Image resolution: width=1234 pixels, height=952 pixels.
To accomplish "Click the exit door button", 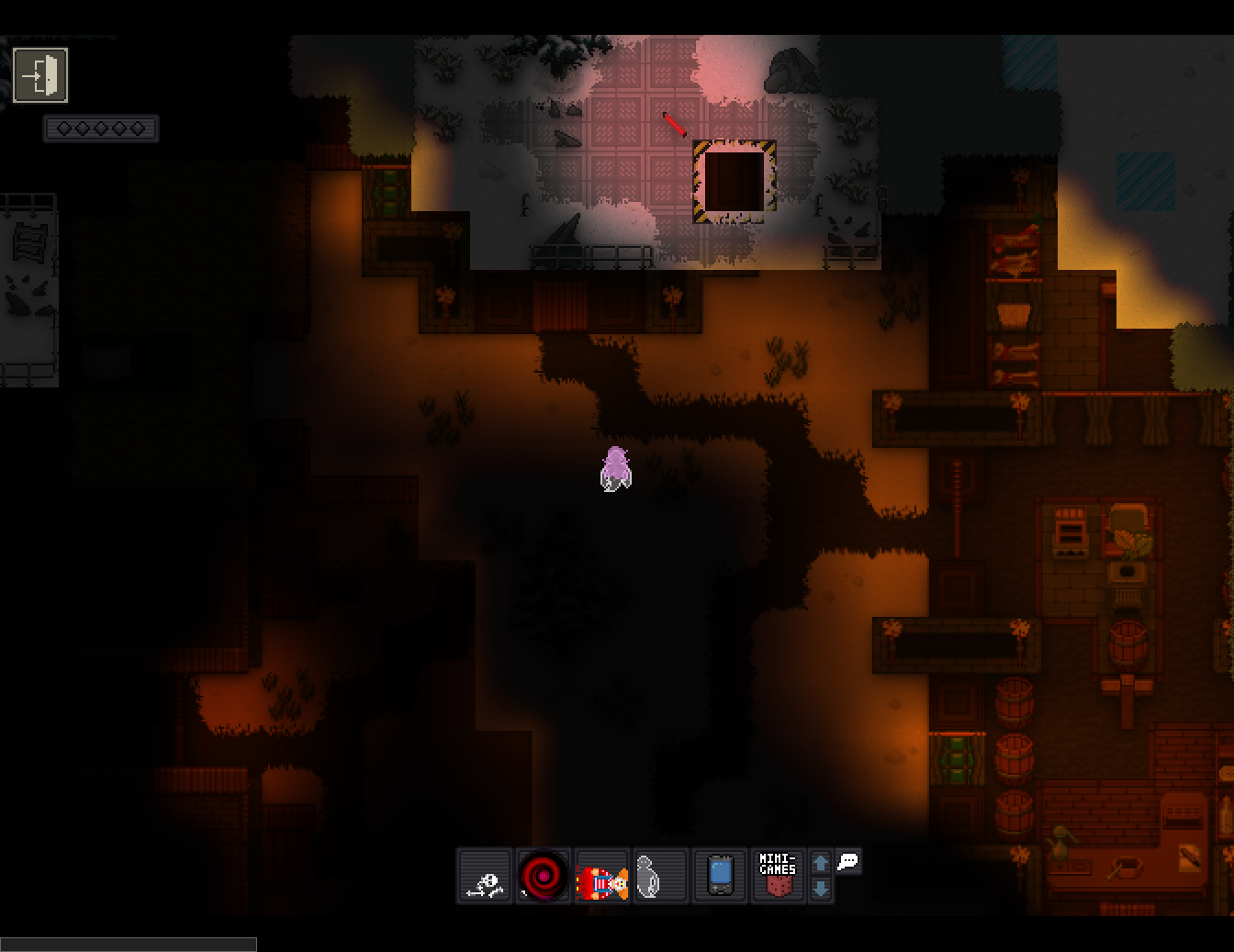I will pos(40,74).
